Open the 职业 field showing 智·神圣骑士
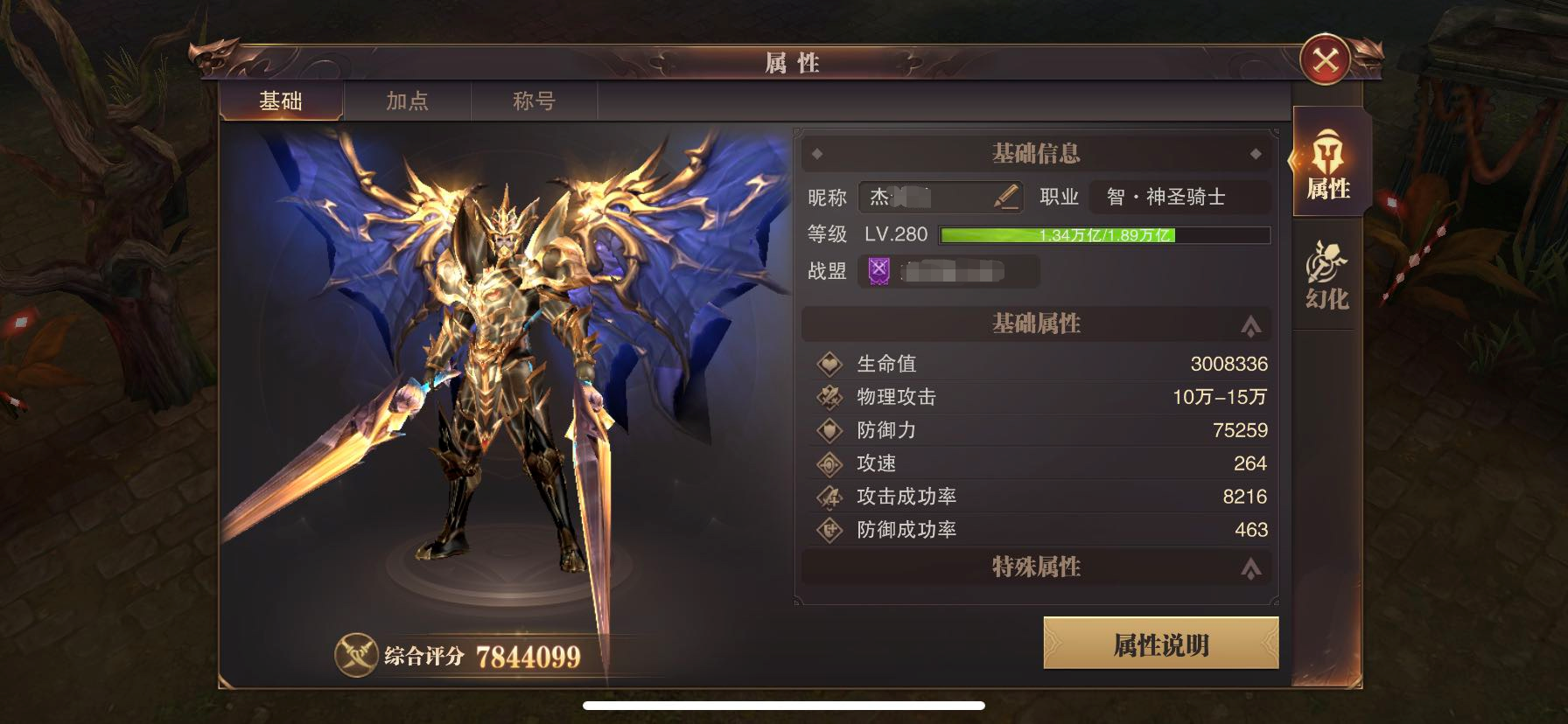This screenshot has width=1568, height=724. point(1165,198)
